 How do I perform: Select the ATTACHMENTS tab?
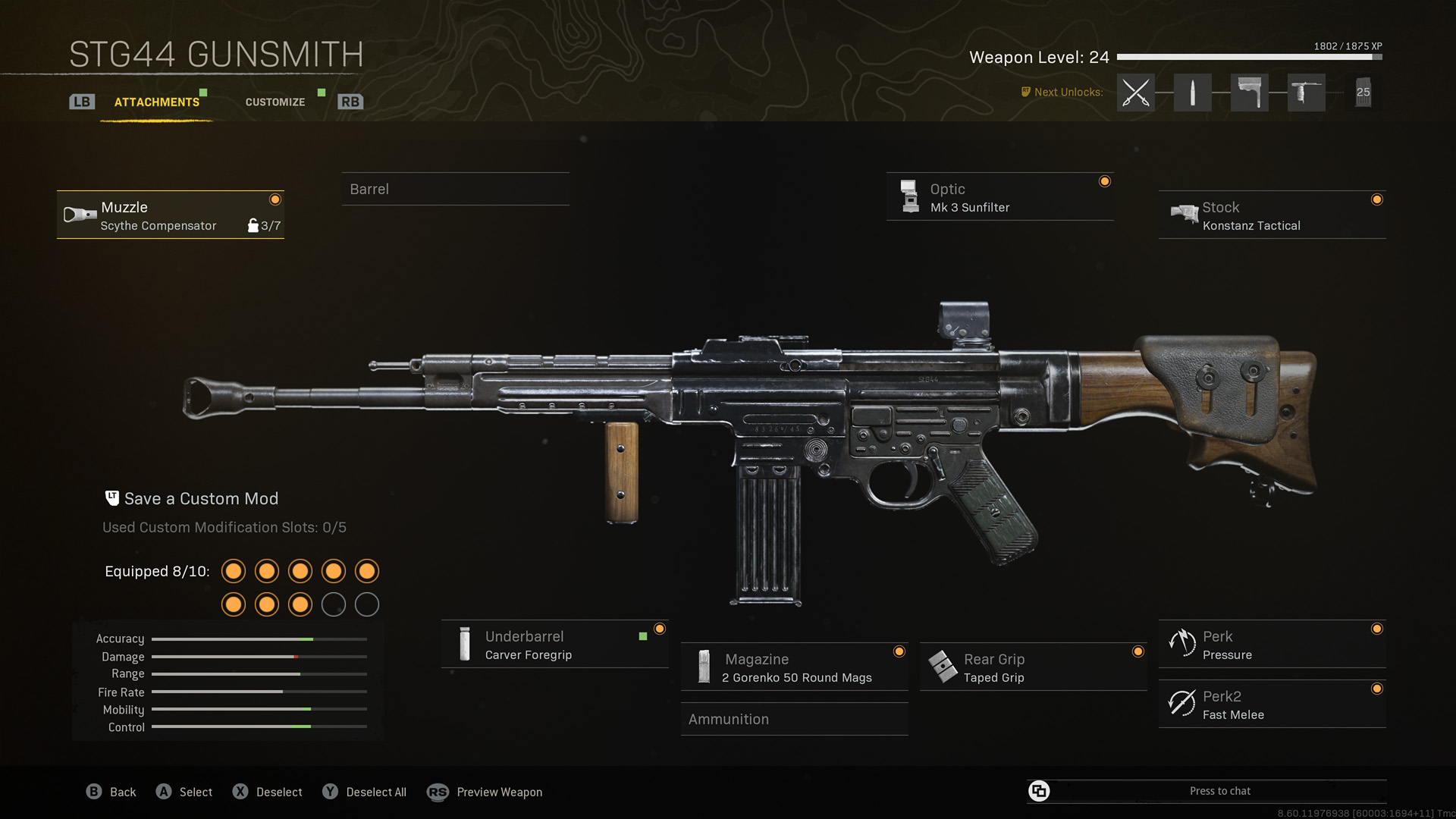(157, 102)
